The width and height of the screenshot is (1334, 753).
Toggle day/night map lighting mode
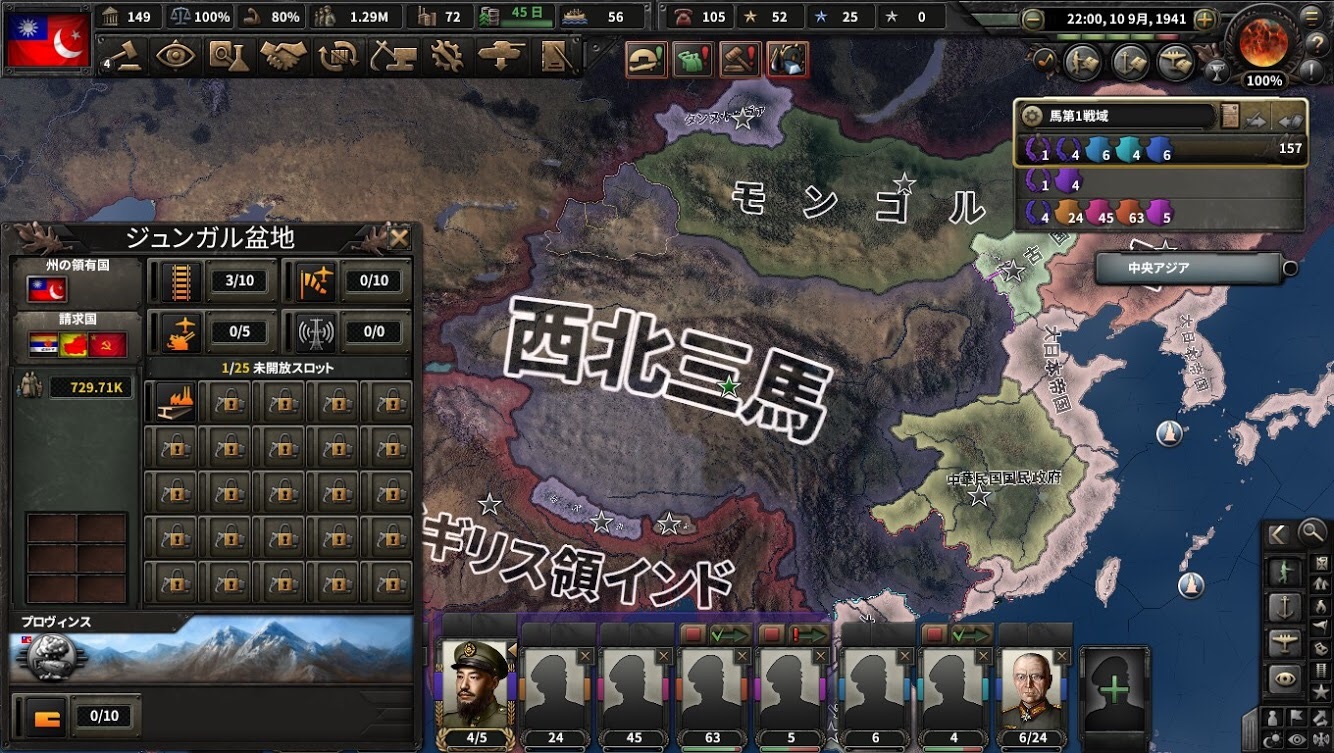point(1272,739)
